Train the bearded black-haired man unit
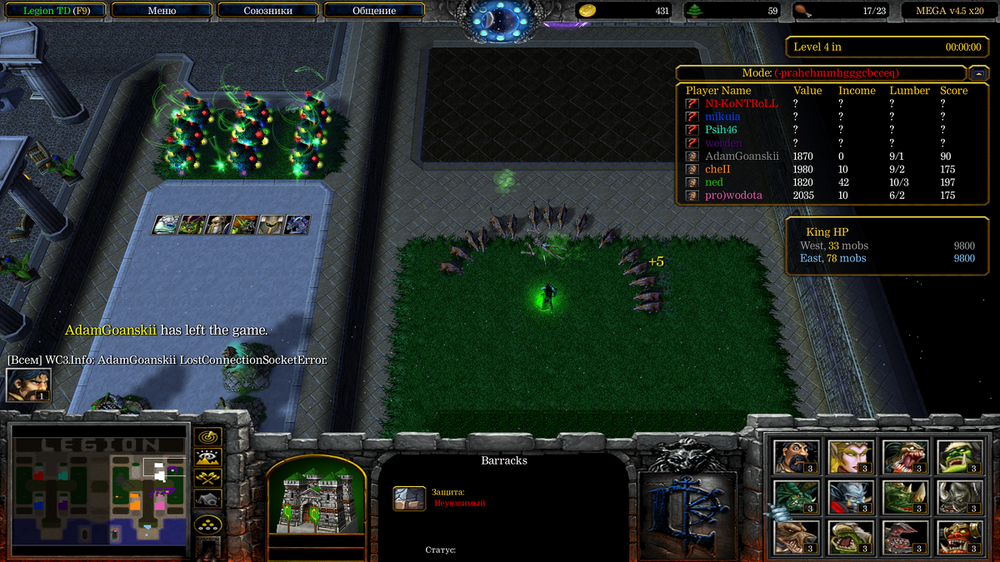Screen dimensions: 1000x562 tap(795, 458)
